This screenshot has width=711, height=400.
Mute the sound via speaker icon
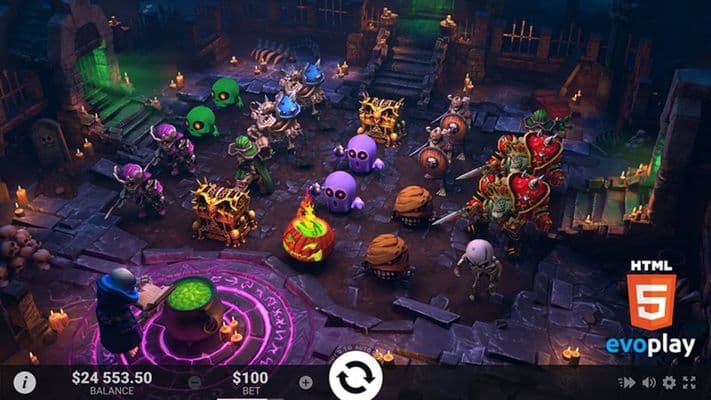(x=649, y=382)
